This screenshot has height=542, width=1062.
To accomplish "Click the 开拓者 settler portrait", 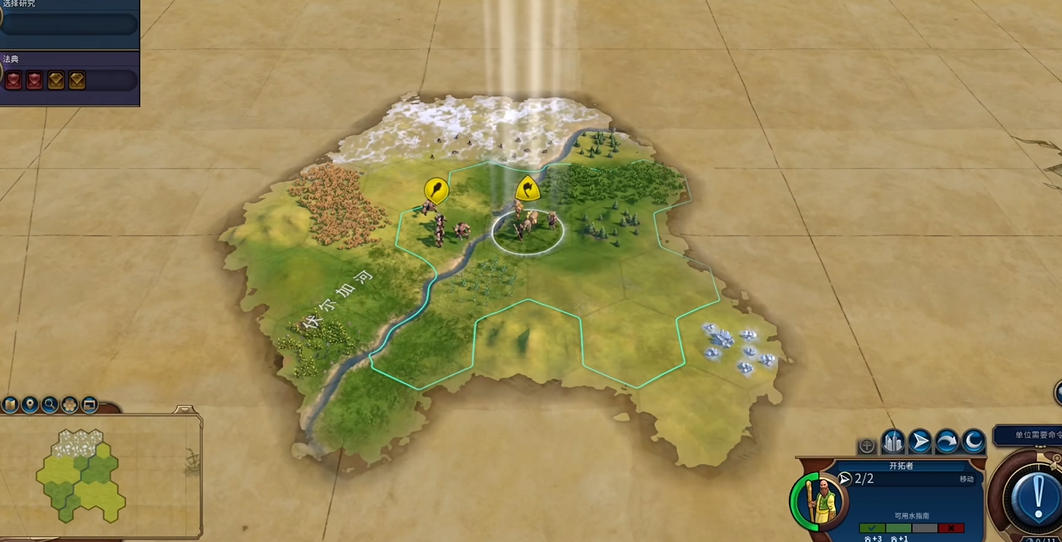I will click(820, 497).
